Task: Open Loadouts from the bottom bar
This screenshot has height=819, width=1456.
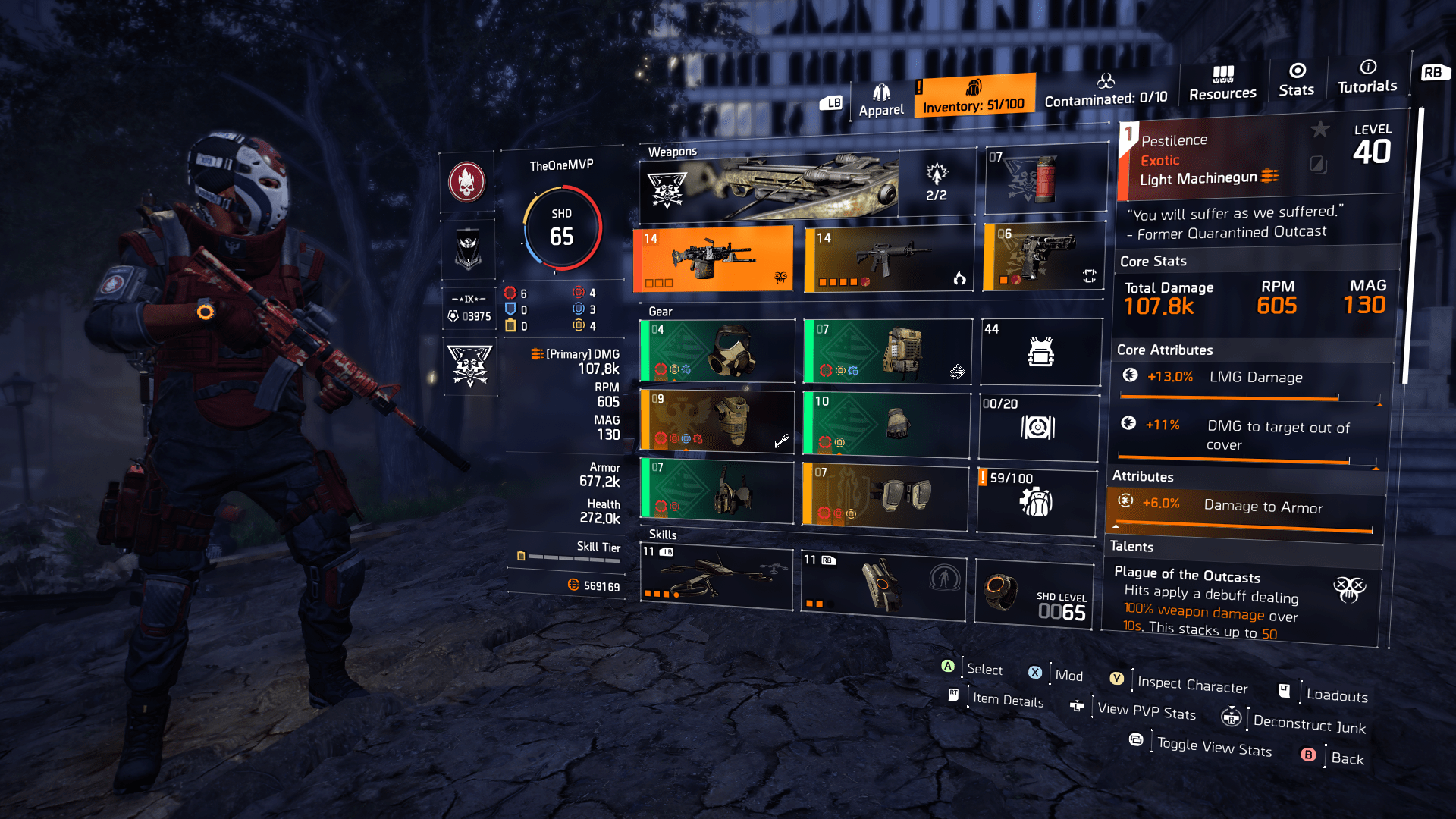Action: [1337, 696]
